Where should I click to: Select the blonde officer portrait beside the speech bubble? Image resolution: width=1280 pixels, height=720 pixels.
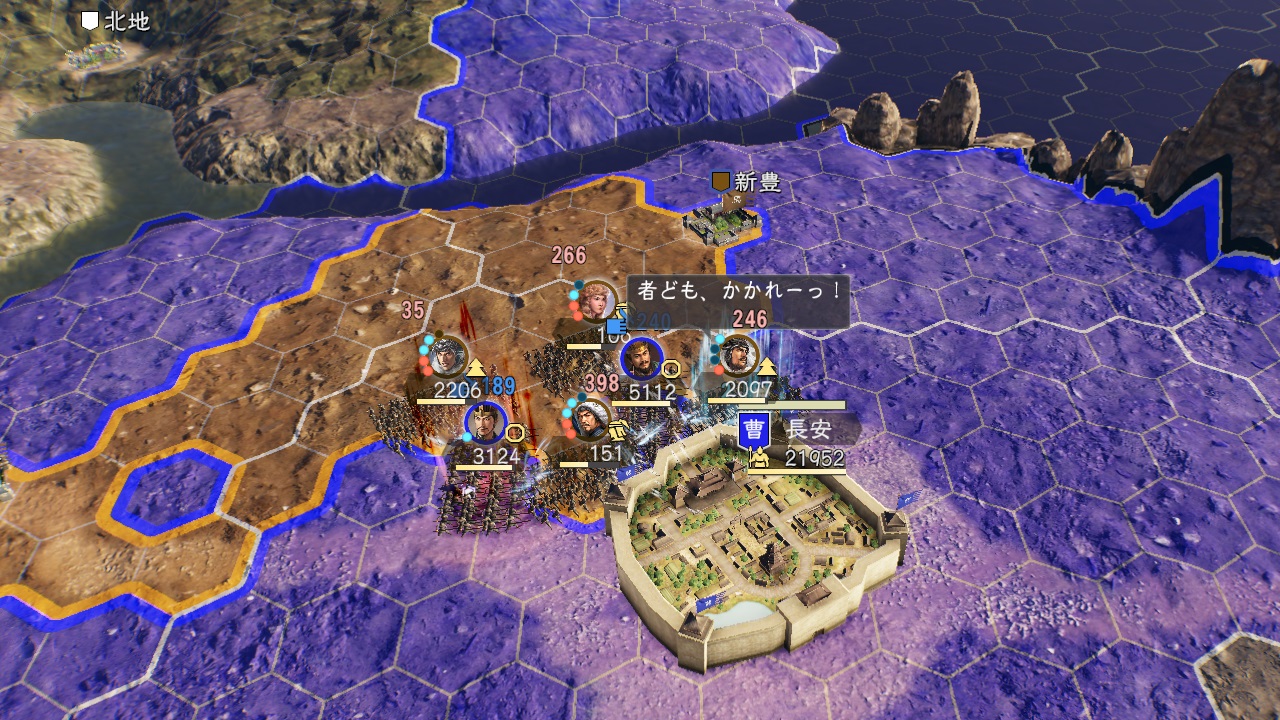[598, 299]
